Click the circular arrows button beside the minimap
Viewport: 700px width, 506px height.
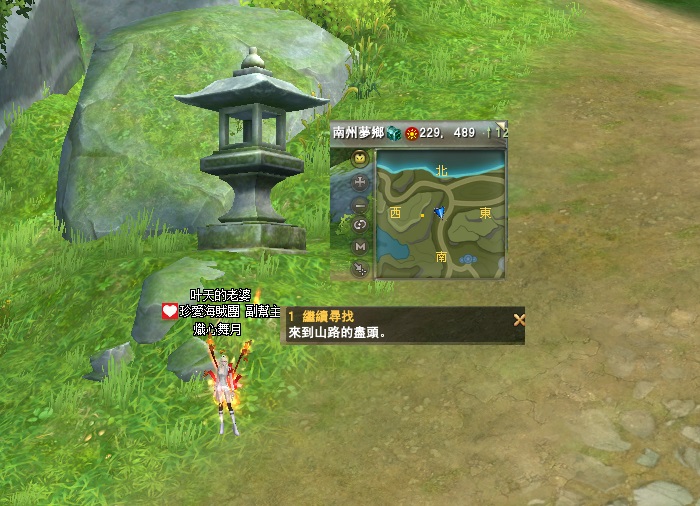point(360,225)
